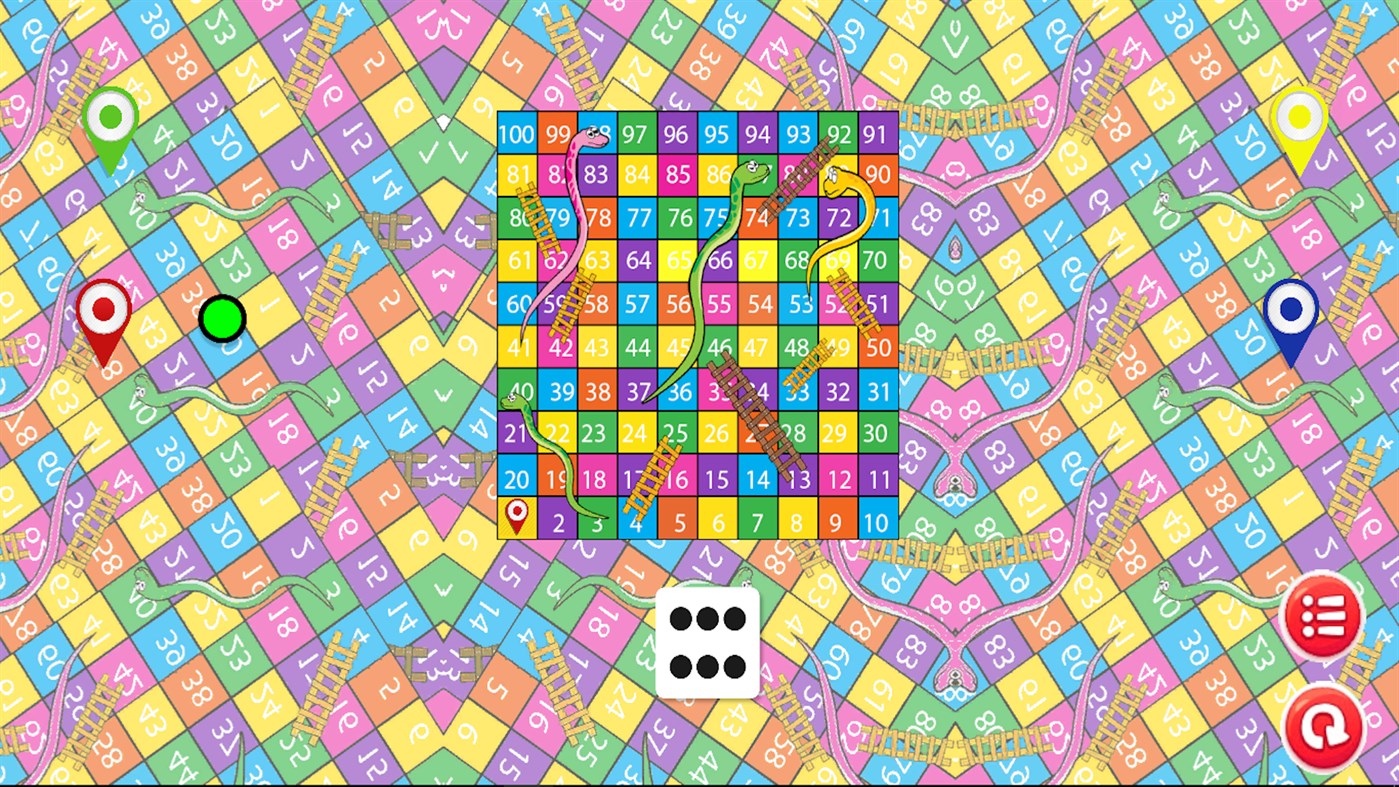Roll the dice showing six

(708, 644)
